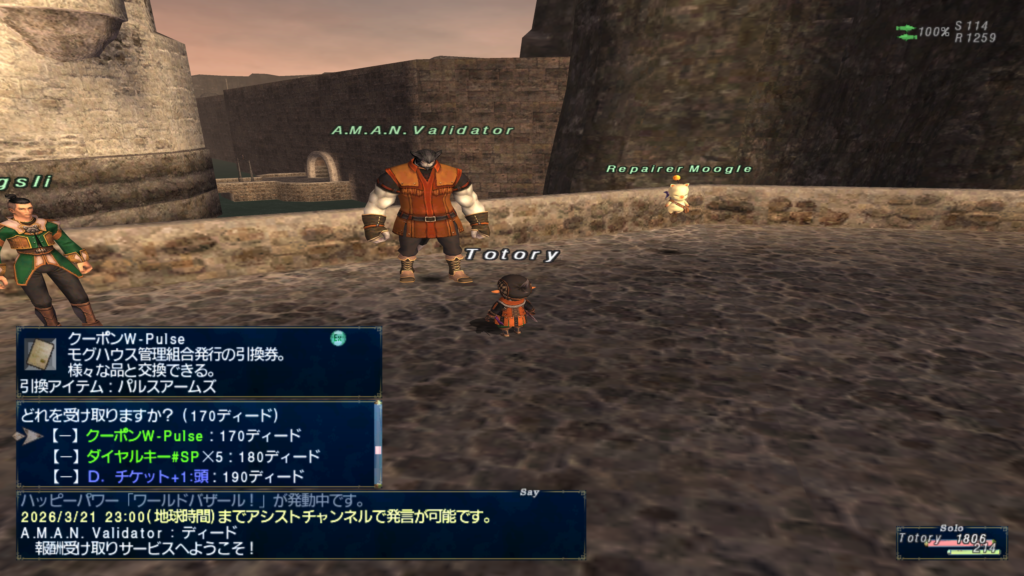The width and height of the screenshot is (1024, 576).
Task: Click the クーポンW-Pulse item icon
Action: tap(41, 353)
